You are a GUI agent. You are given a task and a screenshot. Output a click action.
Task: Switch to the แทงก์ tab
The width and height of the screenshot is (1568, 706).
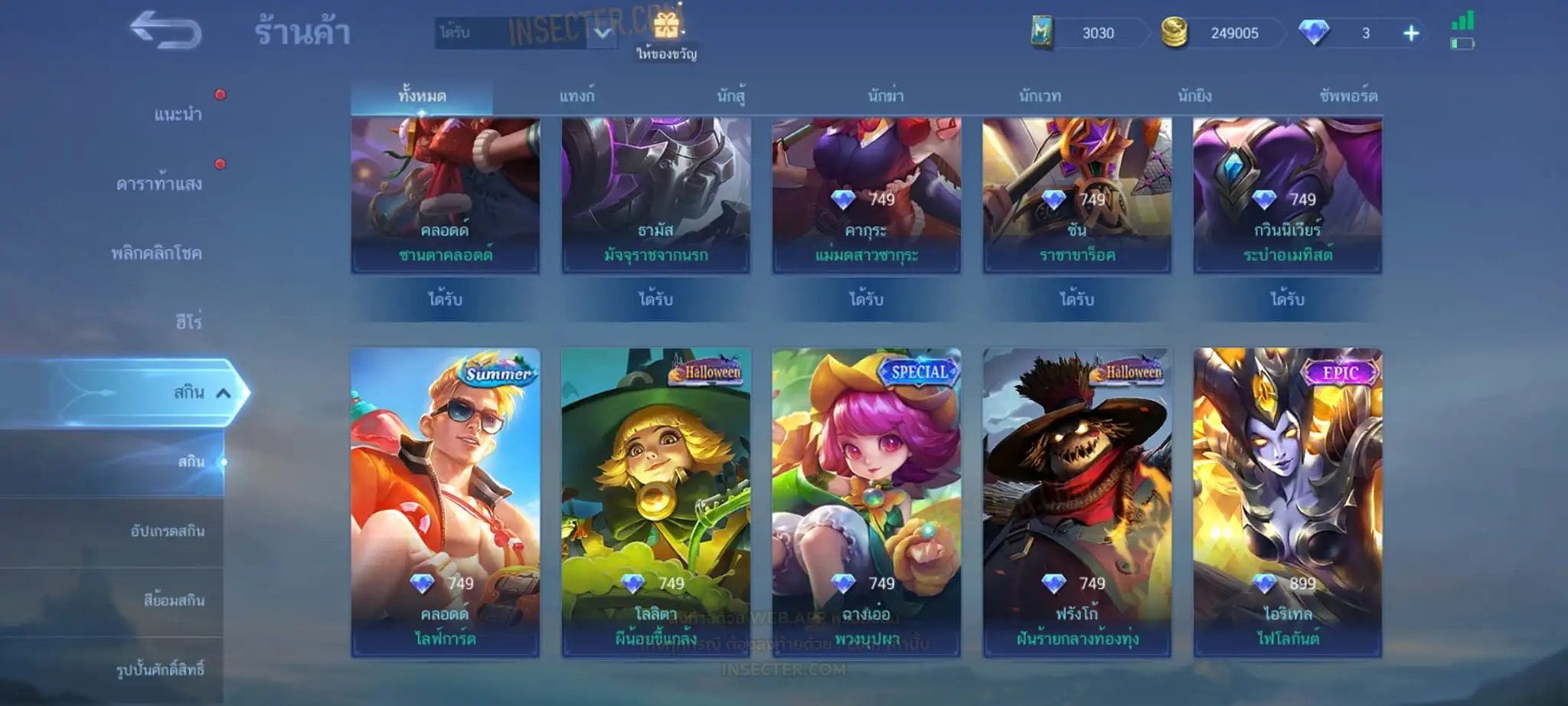pos(577,96)
